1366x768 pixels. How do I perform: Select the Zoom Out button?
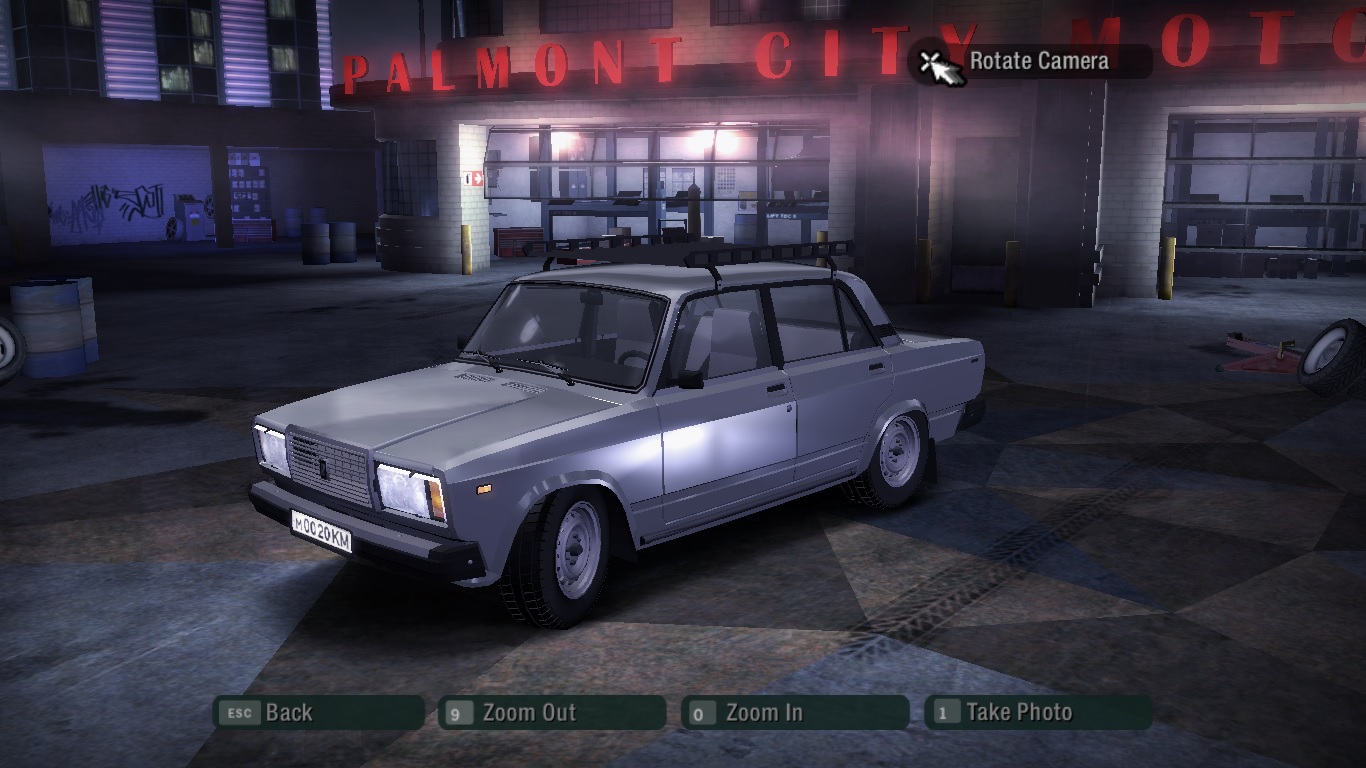tap(552, 713)
